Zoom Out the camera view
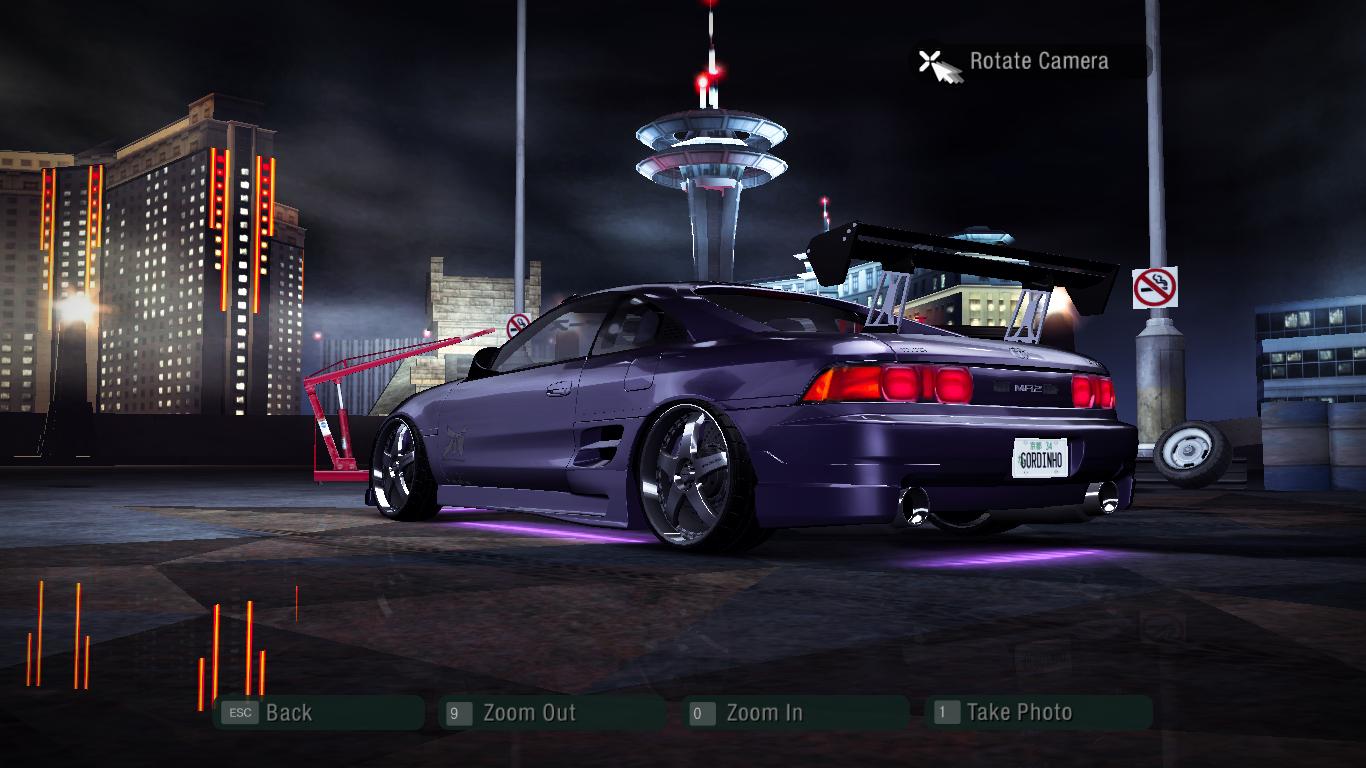Viewport: 1366px width, 768px height. click(528, 713)
